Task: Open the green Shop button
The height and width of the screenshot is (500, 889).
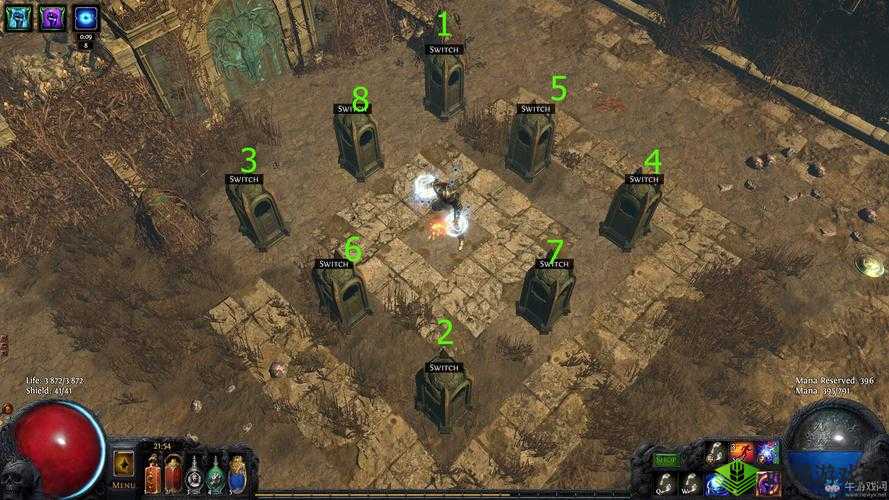Action: pyautogui.click(x=665, y=460)
